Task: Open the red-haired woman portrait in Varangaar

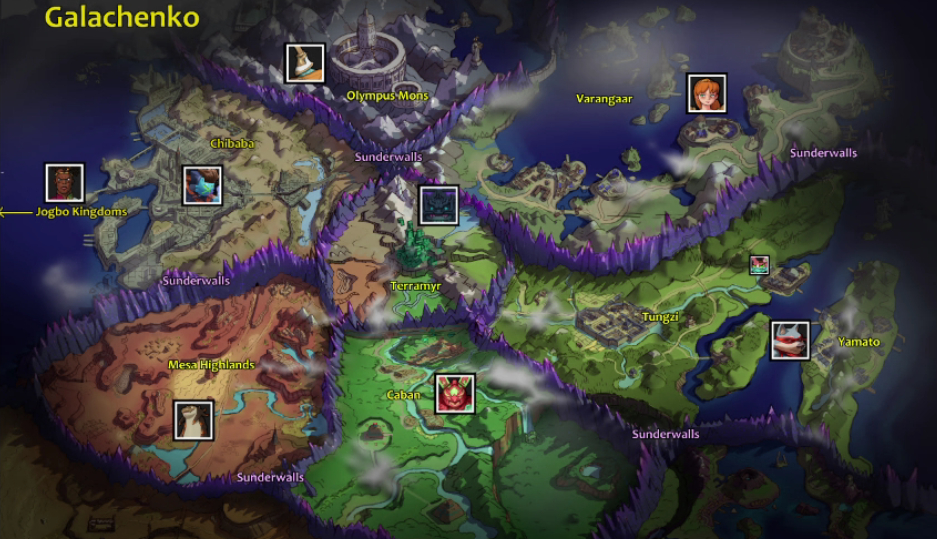Action: pos(706,94)
